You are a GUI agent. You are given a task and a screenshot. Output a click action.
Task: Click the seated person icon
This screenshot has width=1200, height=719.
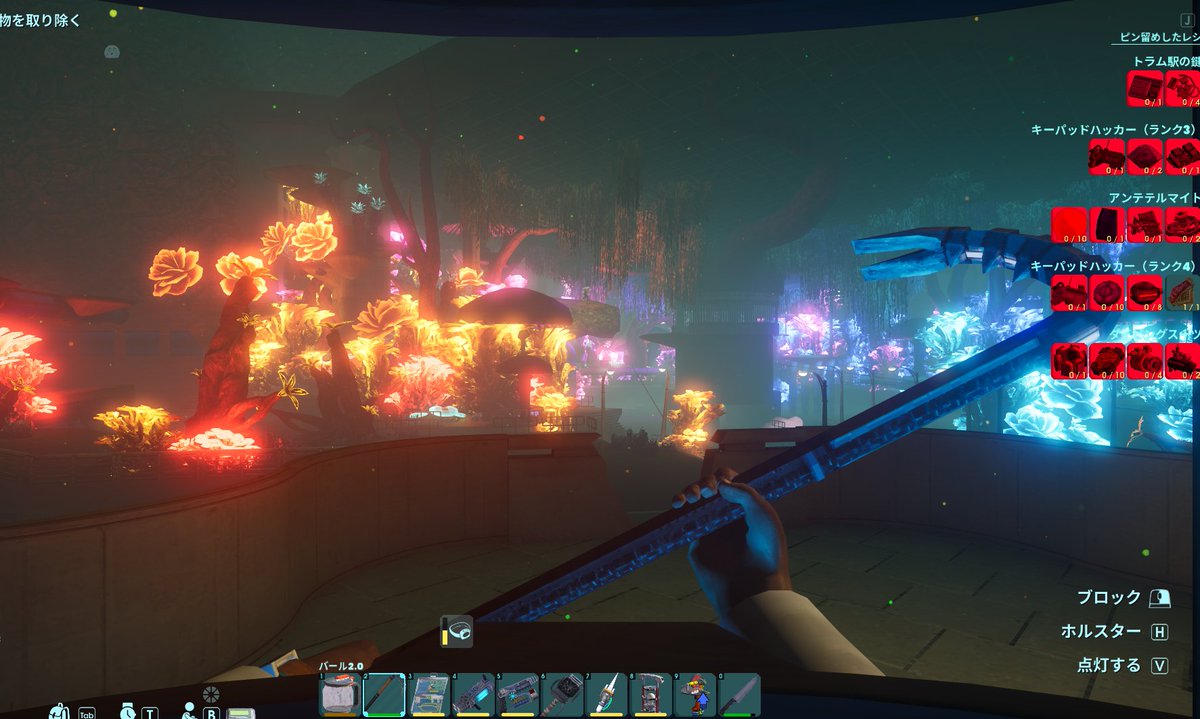189,711
